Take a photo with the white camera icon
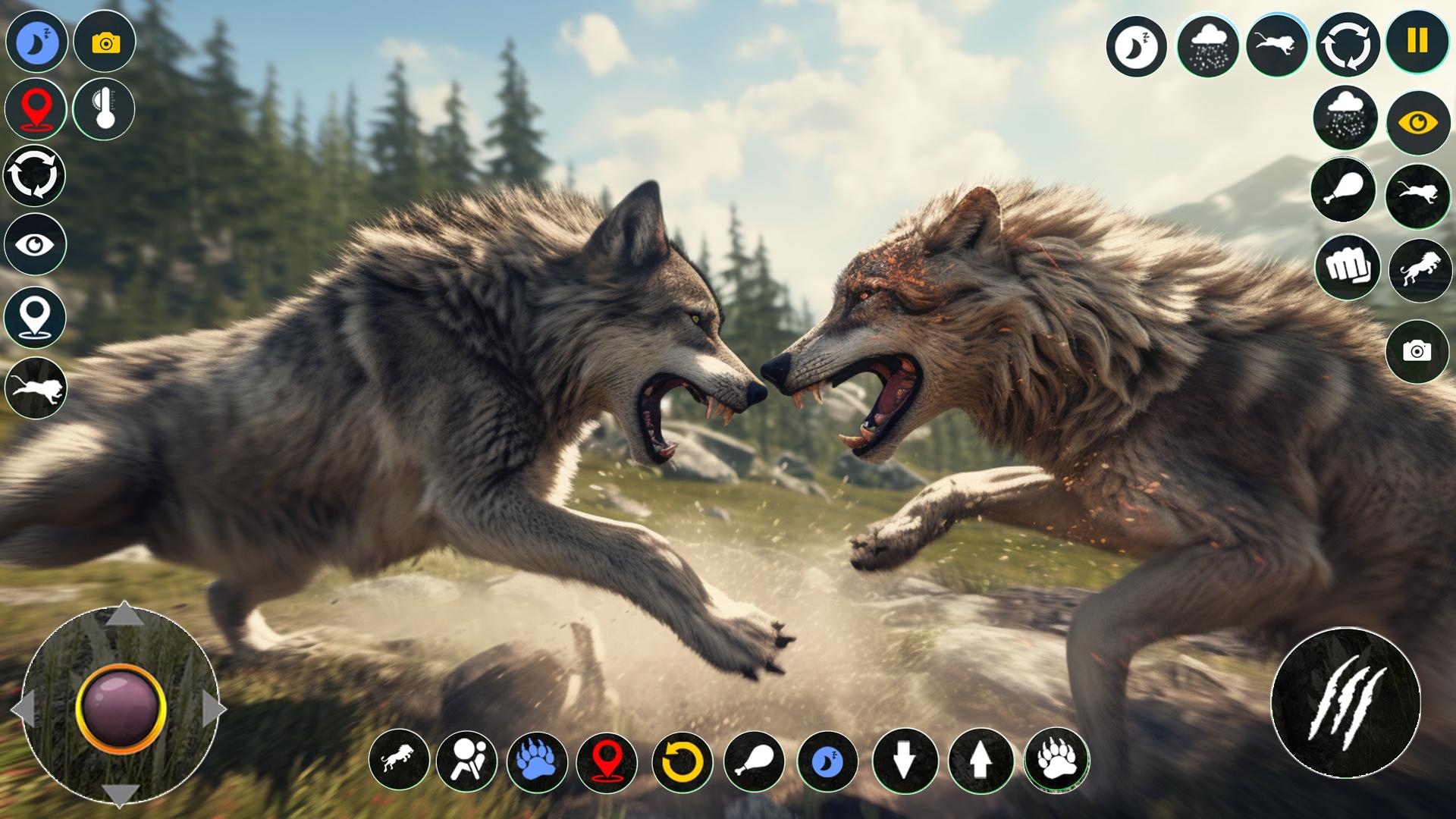1456x819 pixels. (1417, 350)
